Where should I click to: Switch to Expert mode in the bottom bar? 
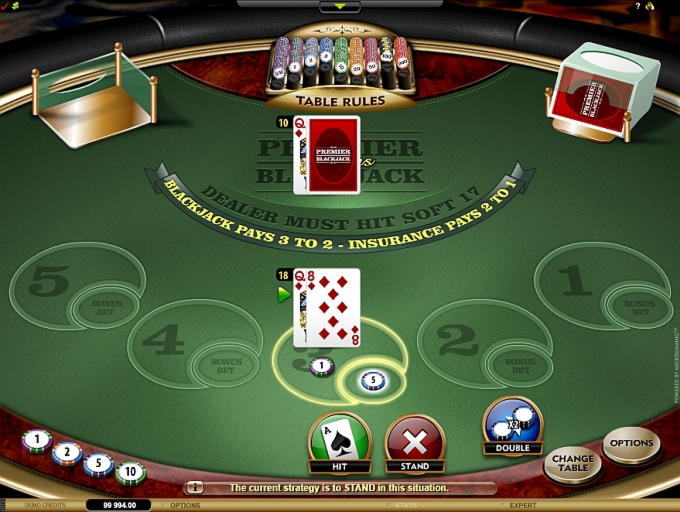pos(524,505)
